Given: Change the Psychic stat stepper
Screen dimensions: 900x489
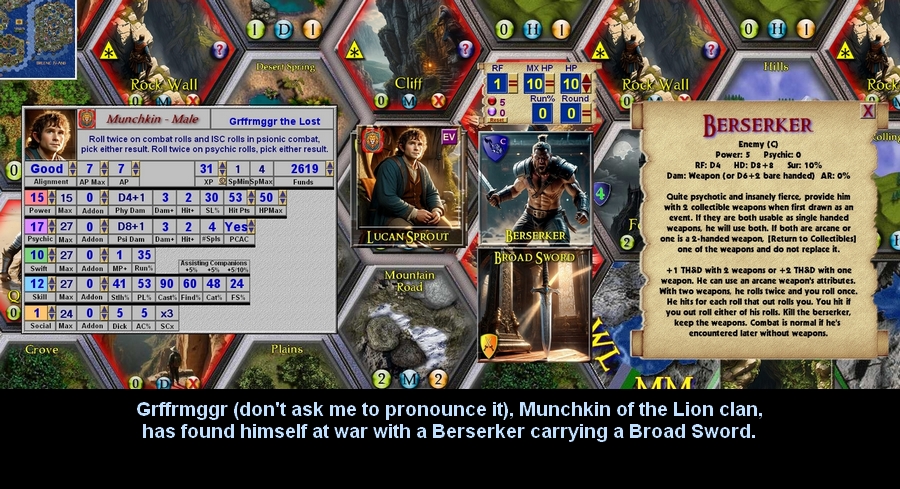Looking at the screenshot, I should pyautogui.click(x=53, y=227).
